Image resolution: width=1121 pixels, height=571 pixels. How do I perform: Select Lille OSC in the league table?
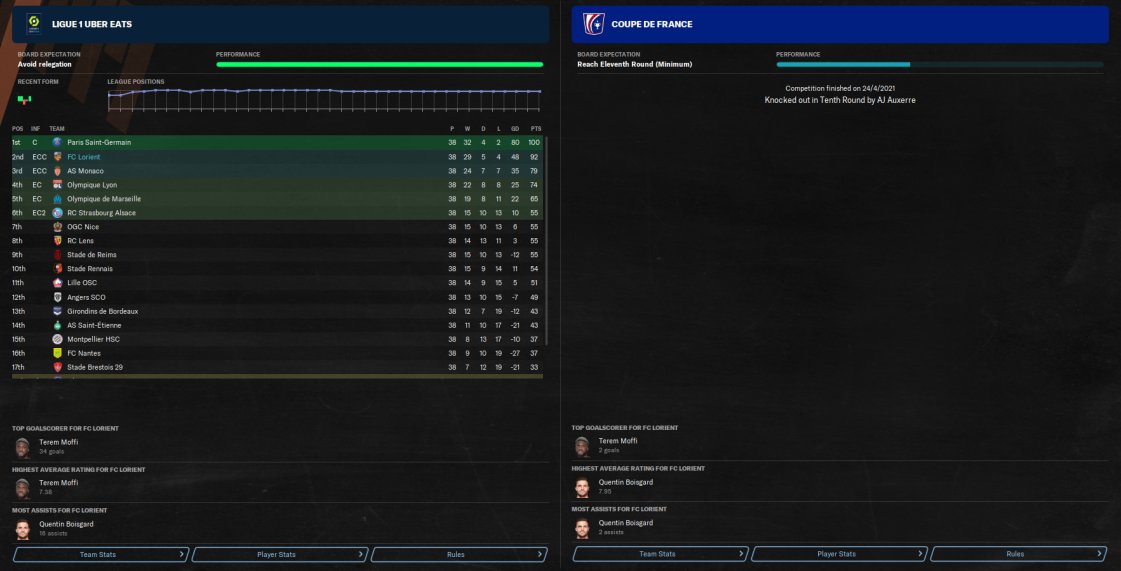pos(82,283)
